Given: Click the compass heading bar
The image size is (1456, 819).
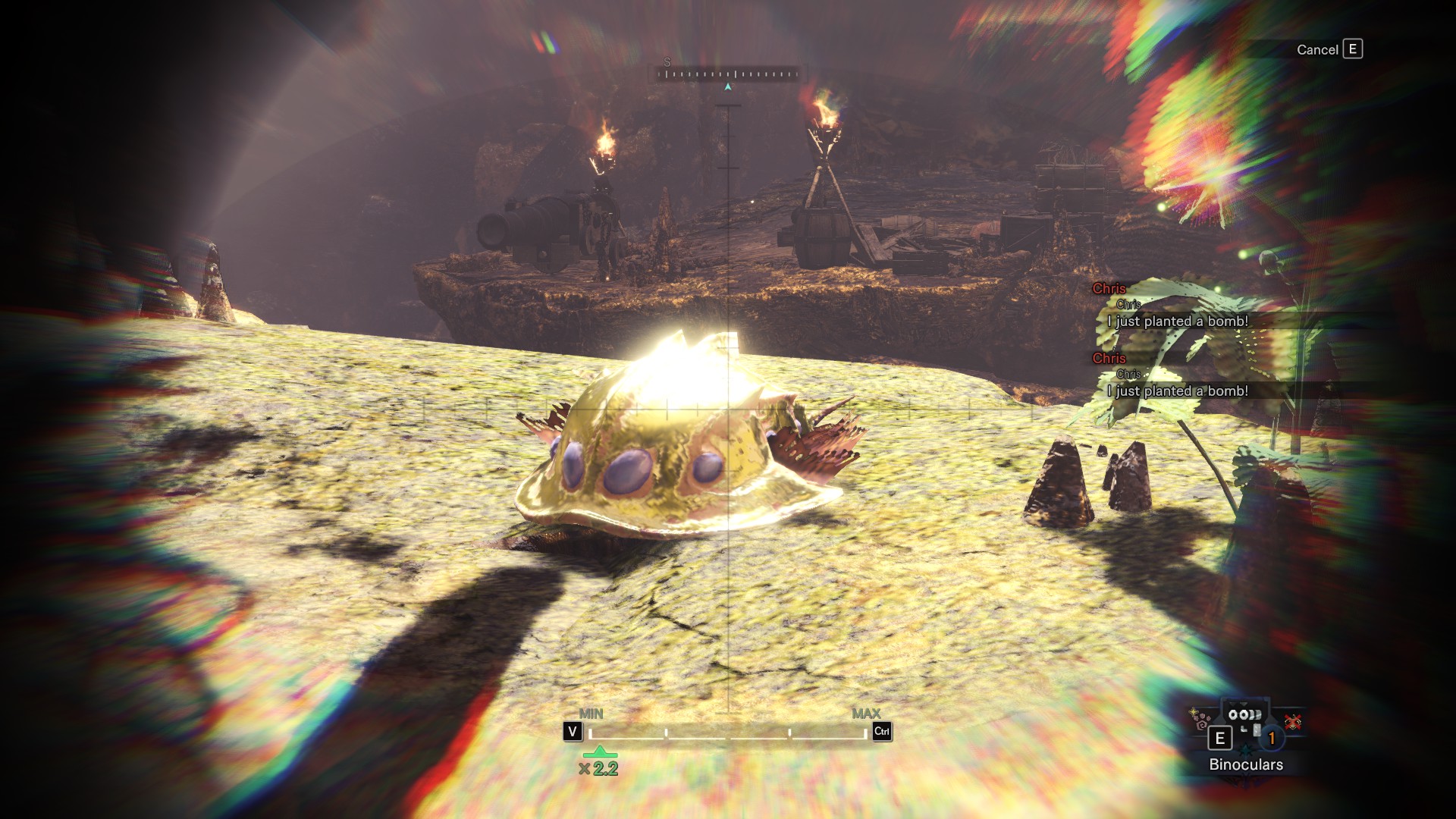Looking at the screenshot, I should point(727,74).
